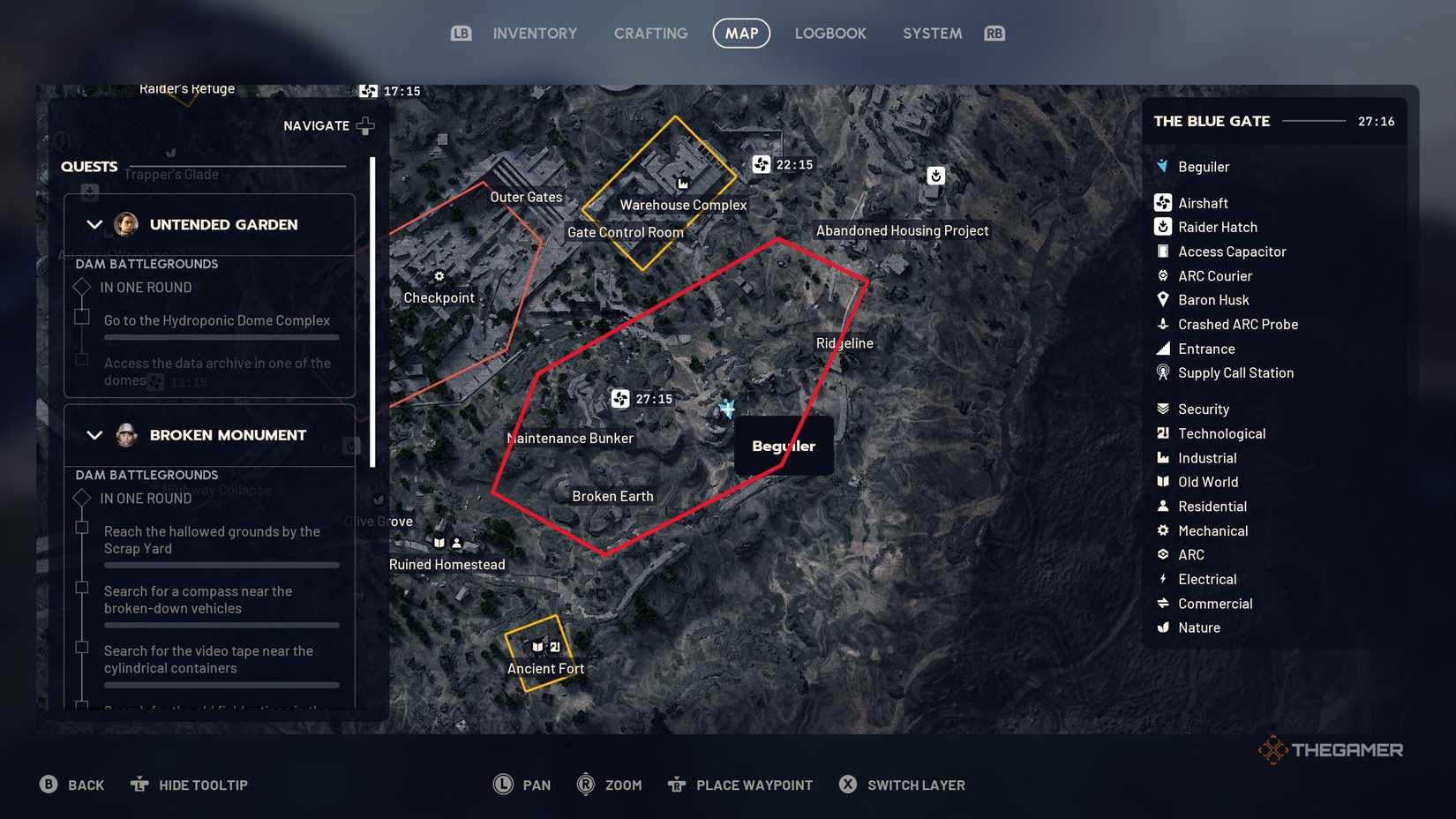This screenshot has width=1456, height=819.
Task: Select the Supply Call Station icon
Action: click(1162, 372)
